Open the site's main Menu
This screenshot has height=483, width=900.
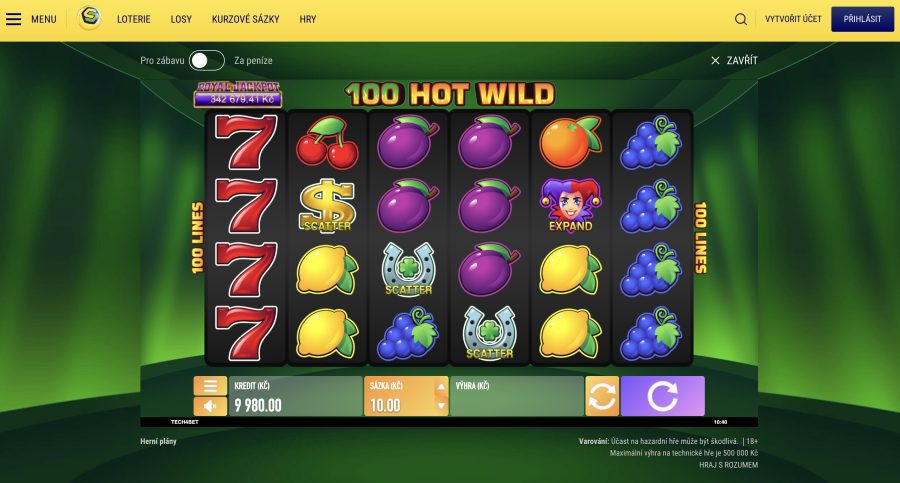(31, 19)
